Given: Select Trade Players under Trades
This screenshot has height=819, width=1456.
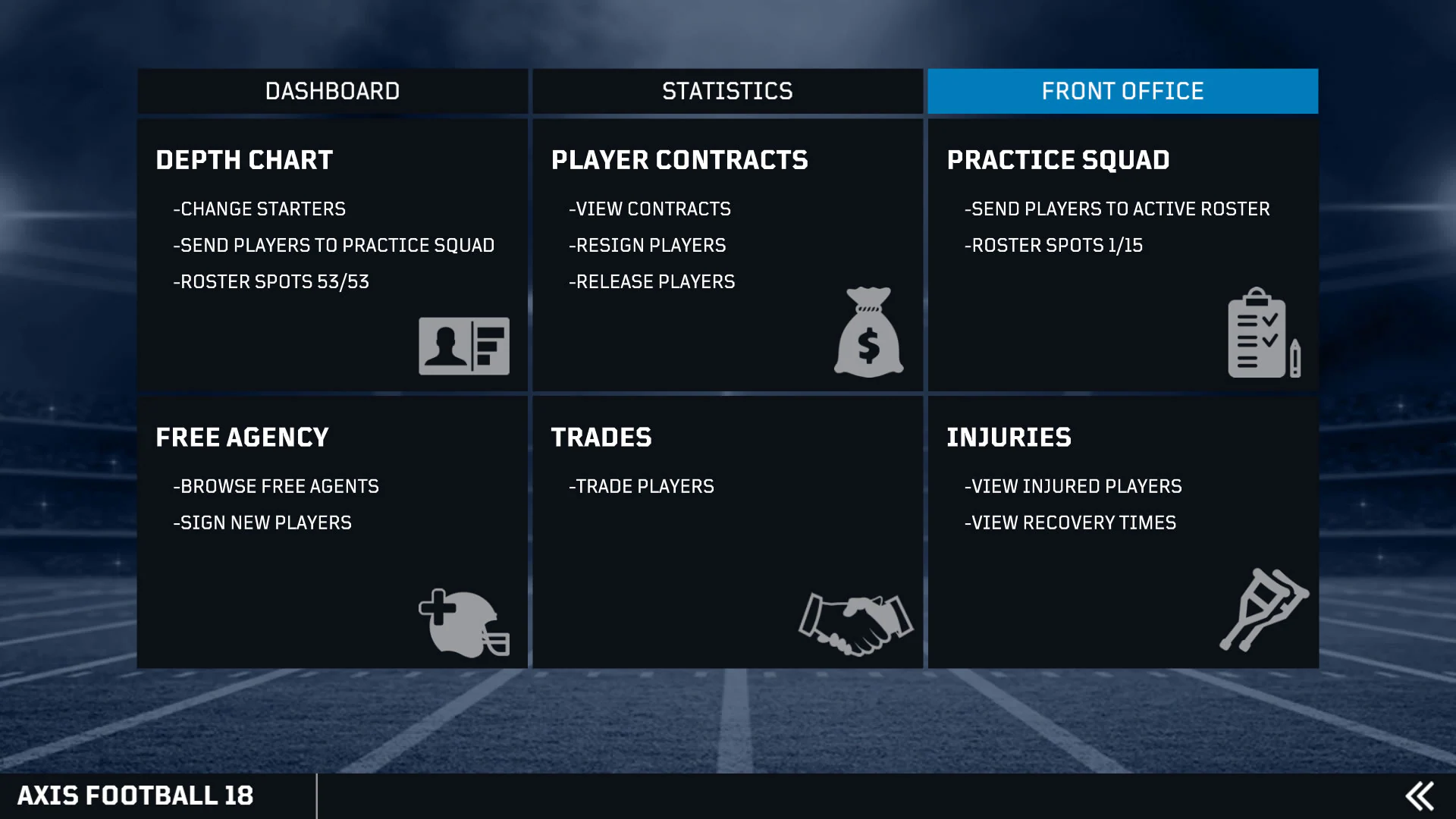Looking at the screenshot, I should 641,486.
